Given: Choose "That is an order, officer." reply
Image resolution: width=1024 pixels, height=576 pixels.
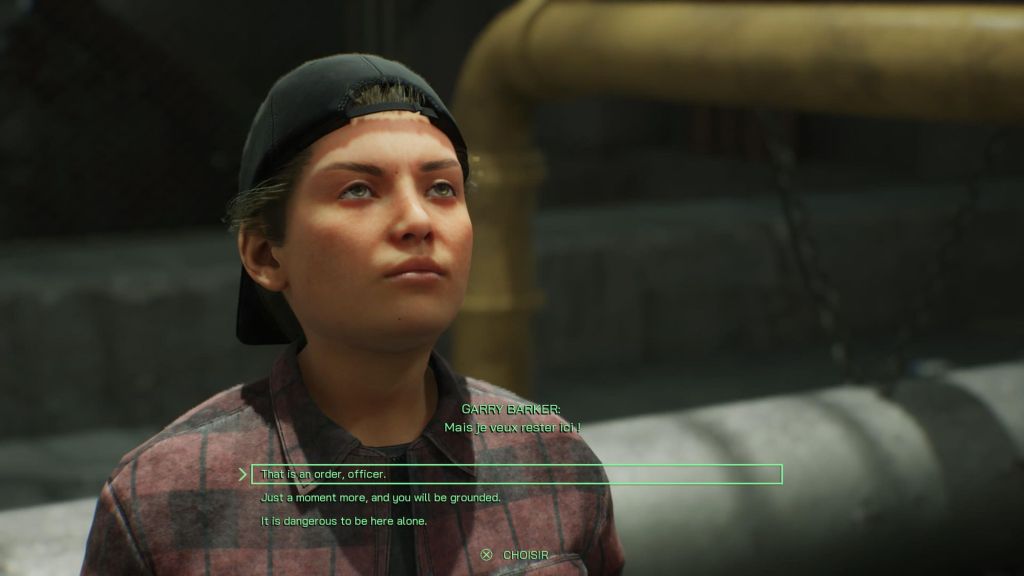Looking at the screenshot, I should tap(323, 474).
